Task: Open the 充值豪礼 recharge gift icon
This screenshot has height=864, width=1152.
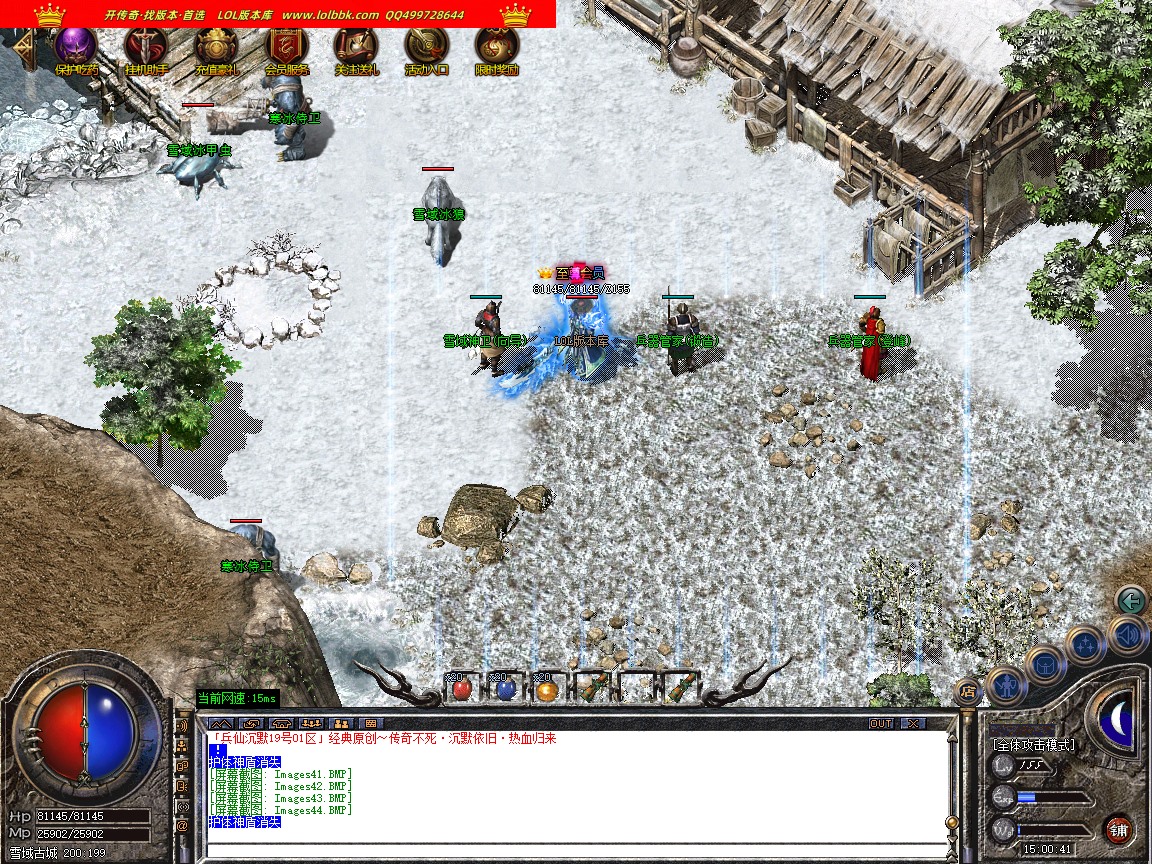Action: pos(216,47)
